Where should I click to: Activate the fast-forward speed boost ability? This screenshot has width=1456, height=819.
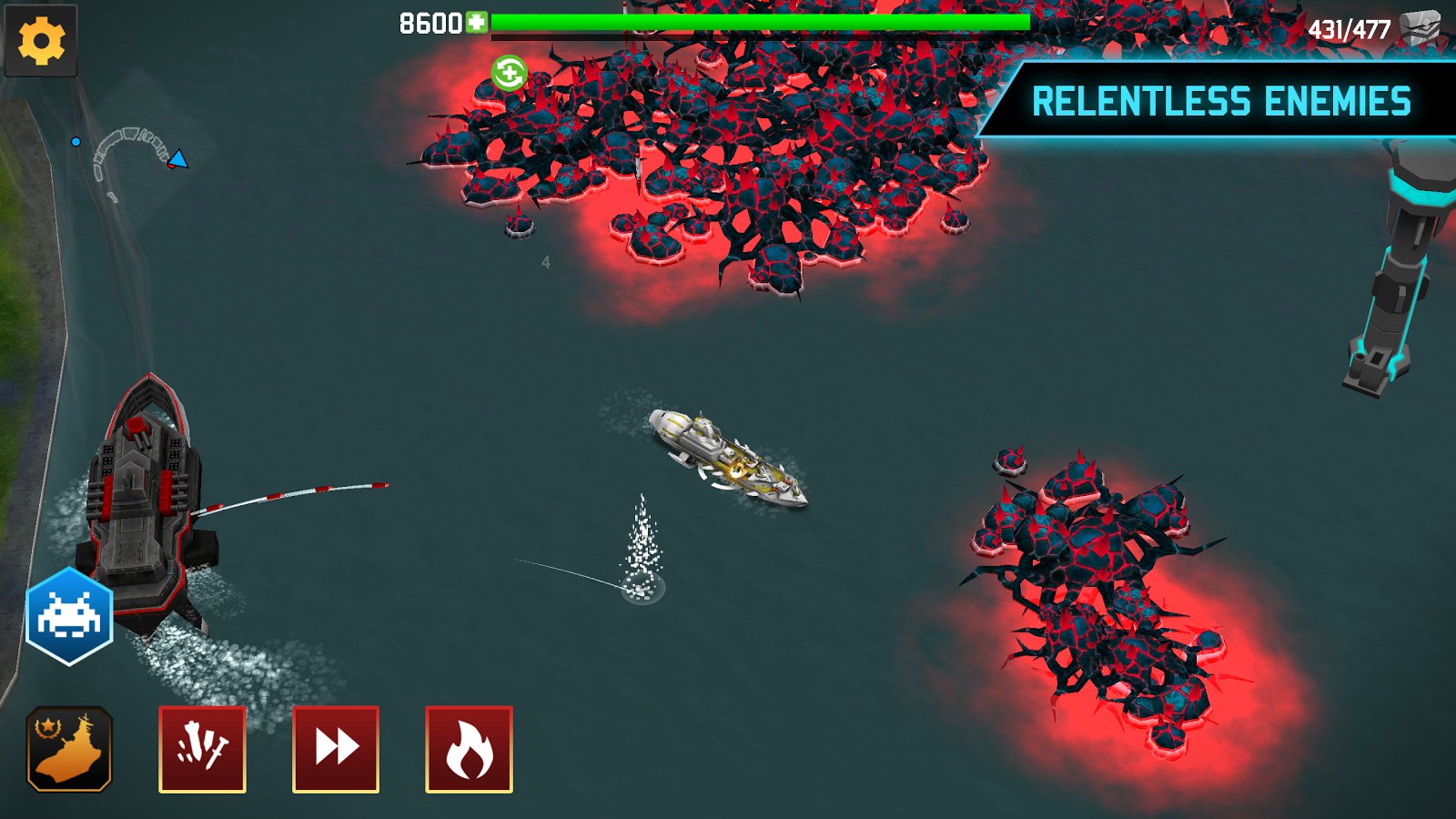tap(336, 749)
